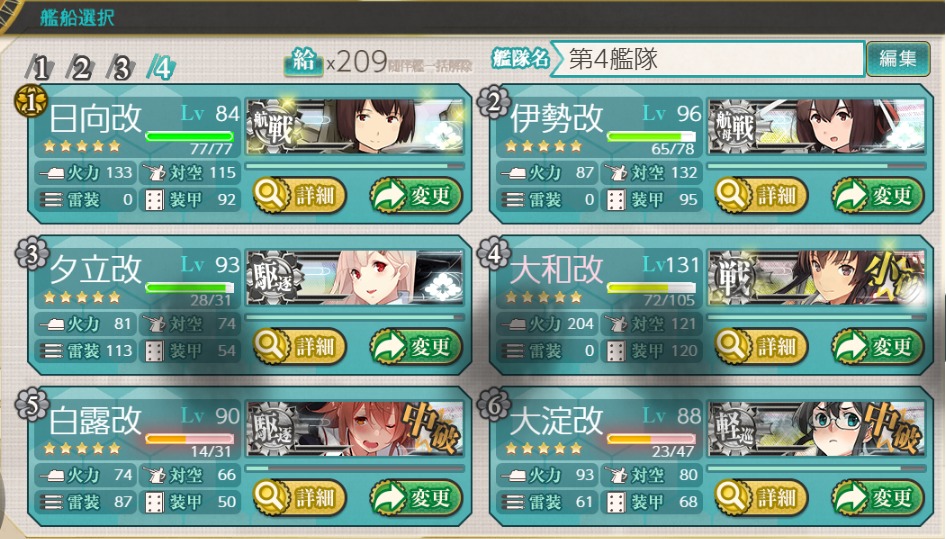Open 詳細 details for 日向改
Screen dimensions: 946x539
click(x=299, y=197)
